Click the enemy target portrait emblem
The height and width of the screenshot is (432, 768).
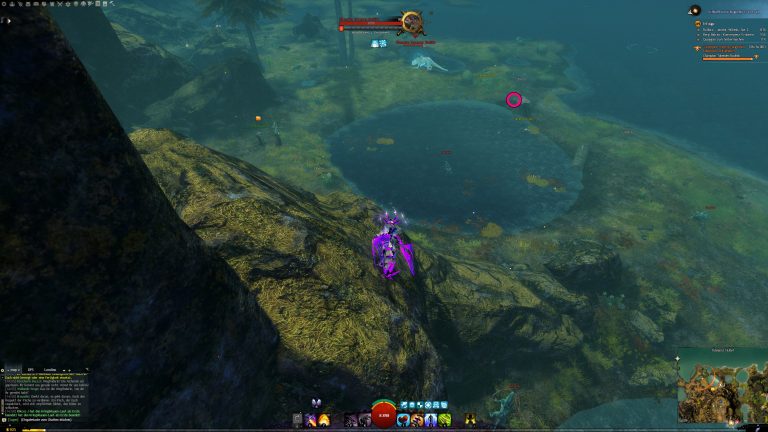pos(410,23)
